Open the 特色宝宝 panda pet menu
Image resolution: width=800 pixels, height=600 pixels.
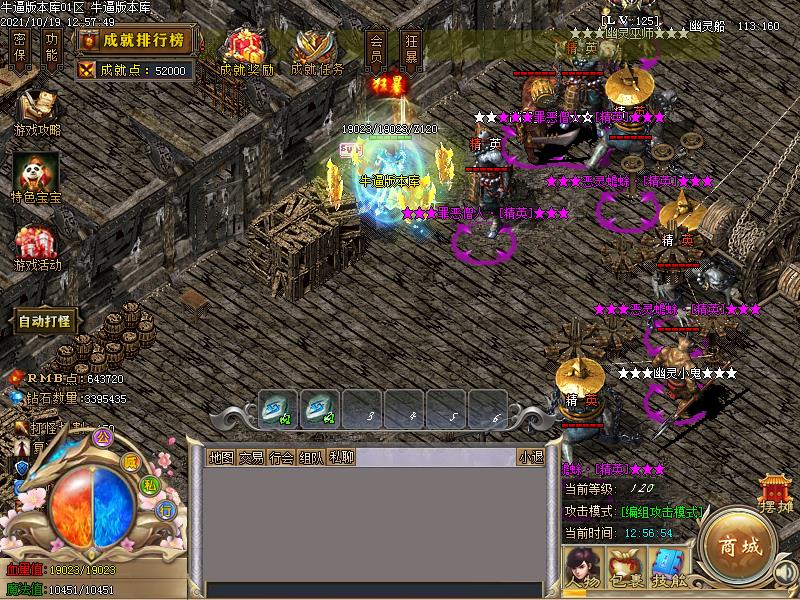click(x=37, y=178)
